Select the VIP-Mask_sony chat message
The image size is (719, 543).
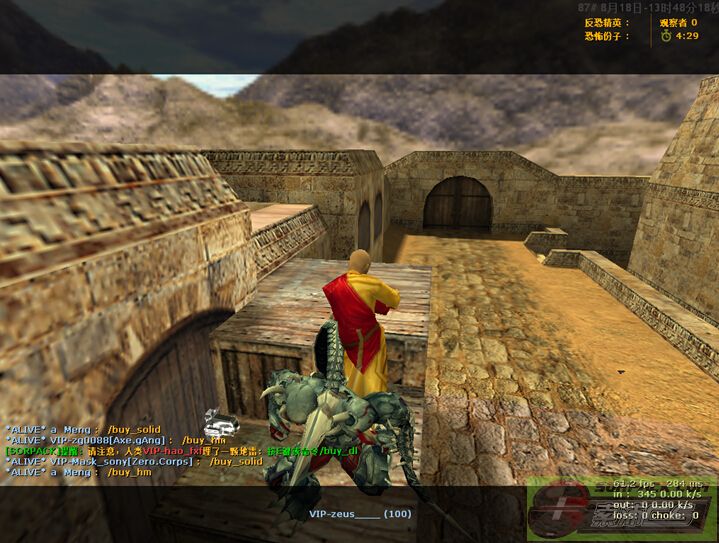[134, 461]
